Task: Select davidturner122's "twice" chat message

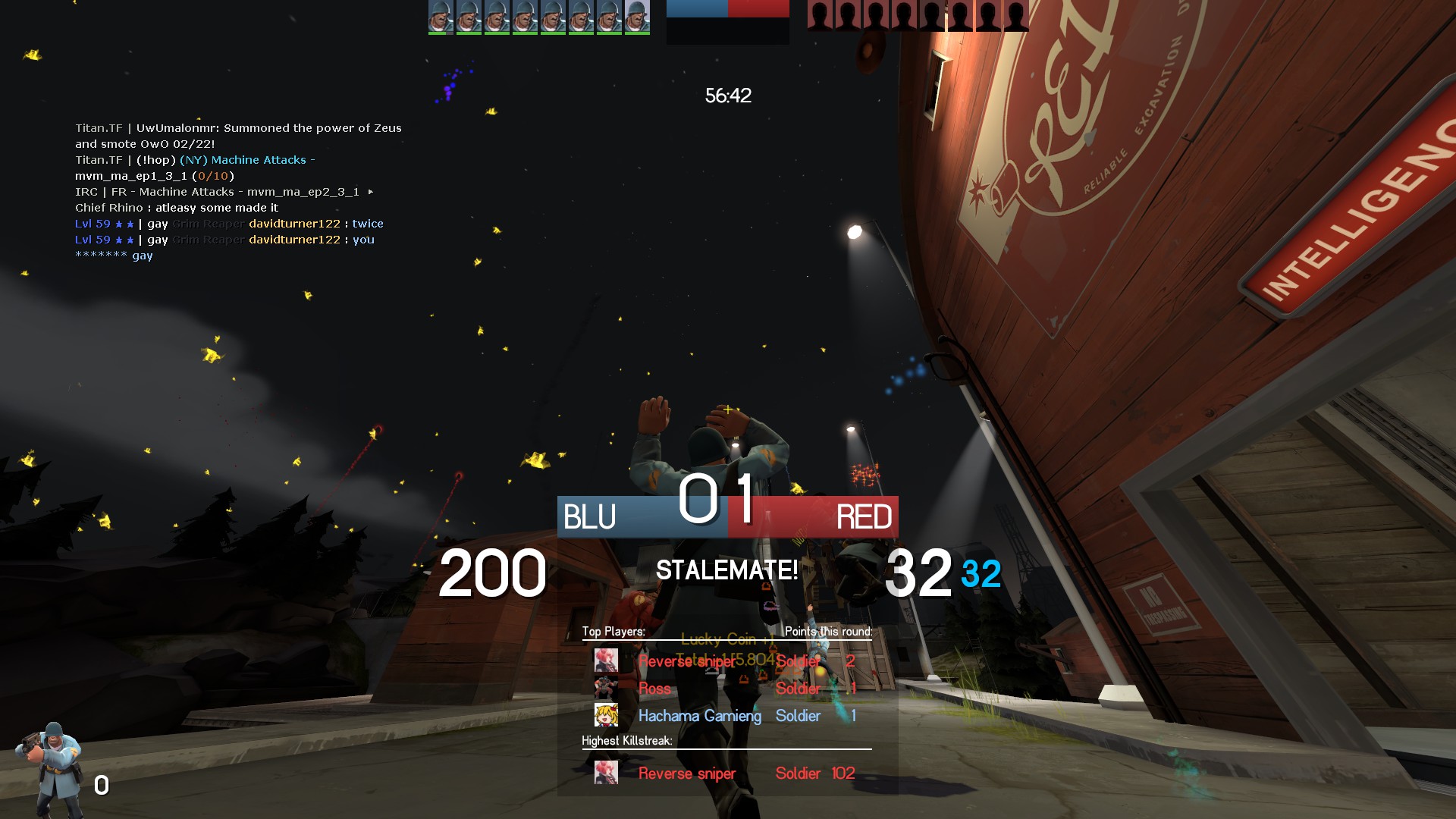Action: point(229,224)
